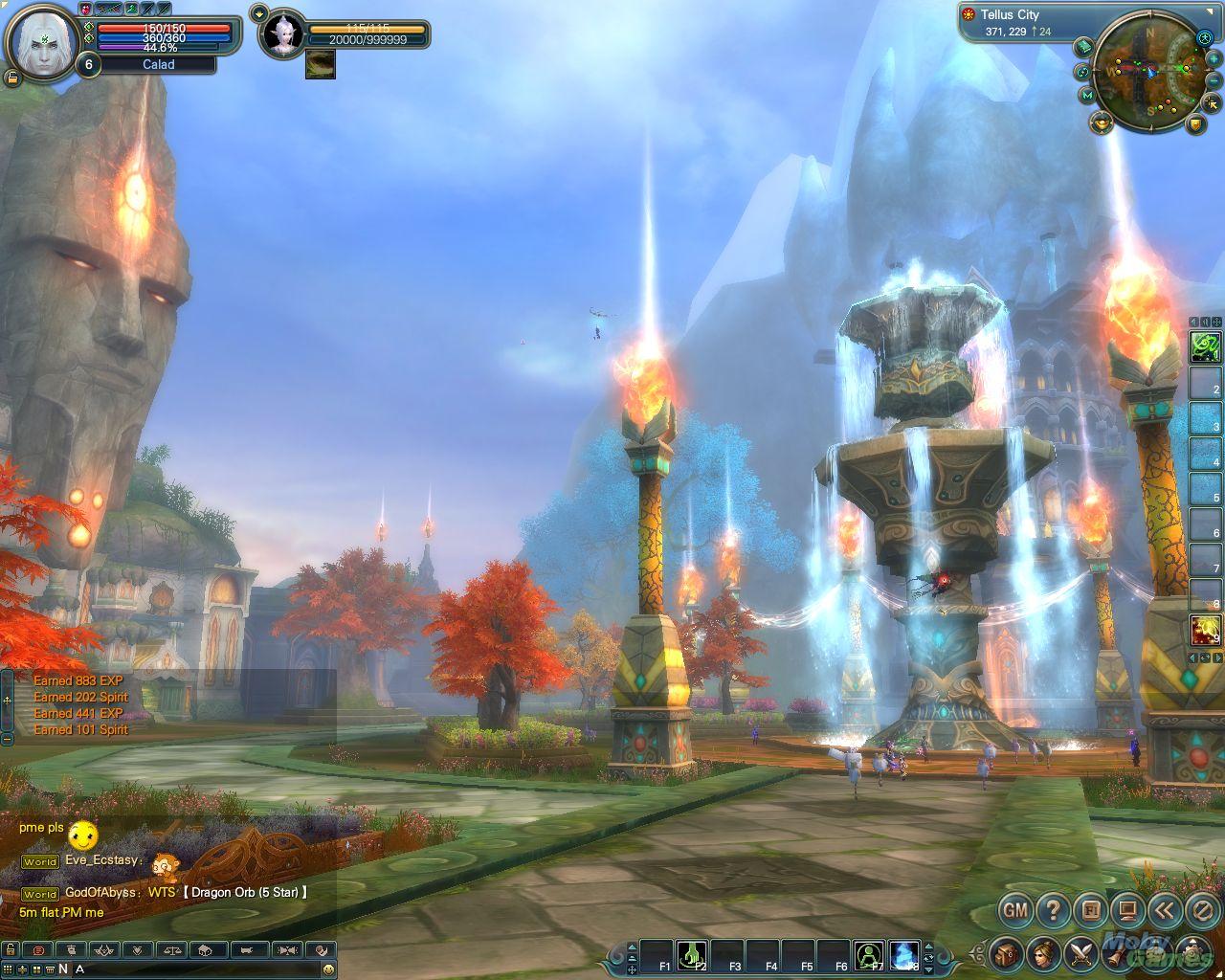Select the balance scales chat channel tab
The height and width of the screenshot is (980, 1225).
(173, 950)
